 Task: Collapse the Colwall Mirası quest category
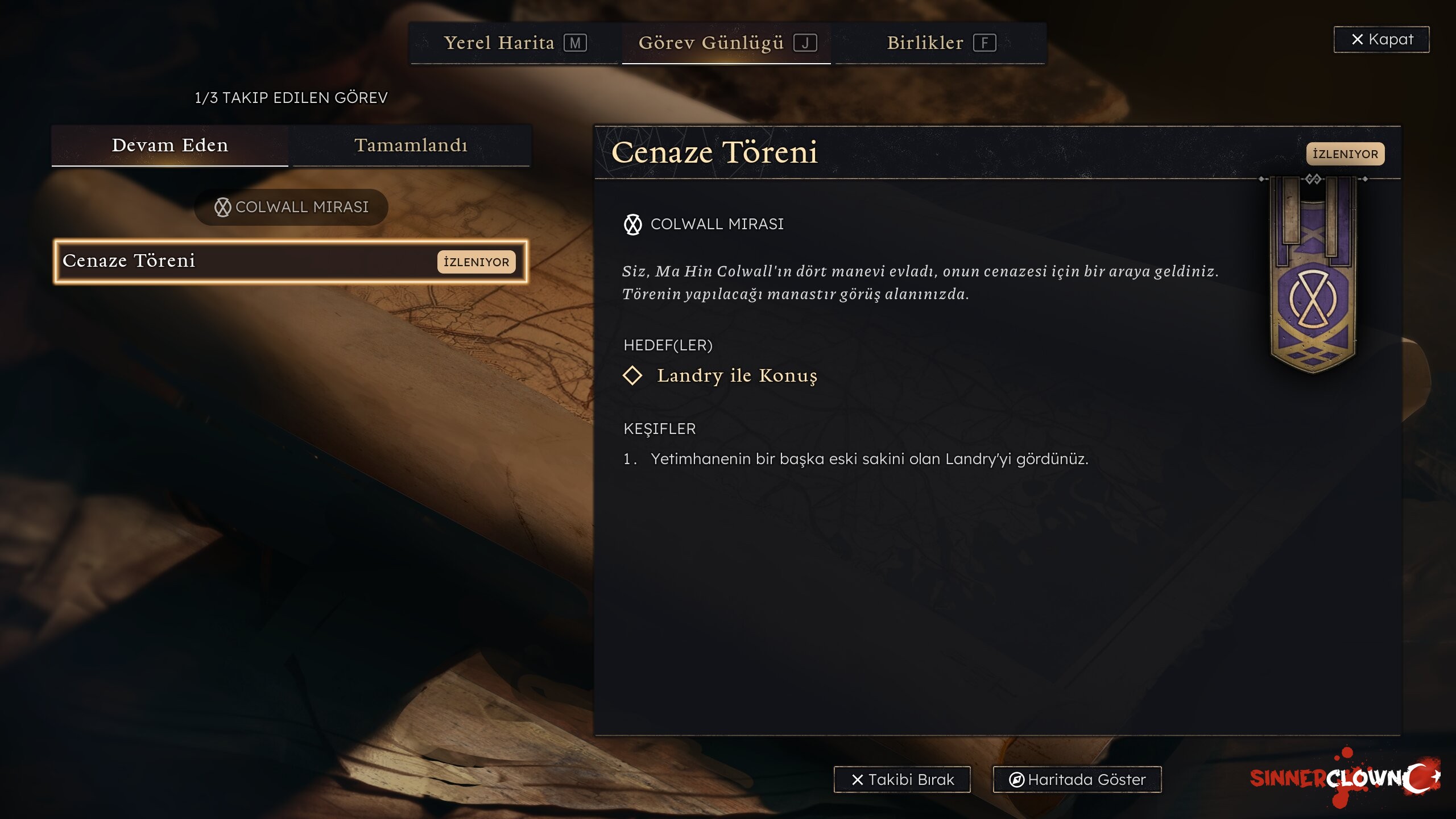pyautogui.click(x=291, y=207)
